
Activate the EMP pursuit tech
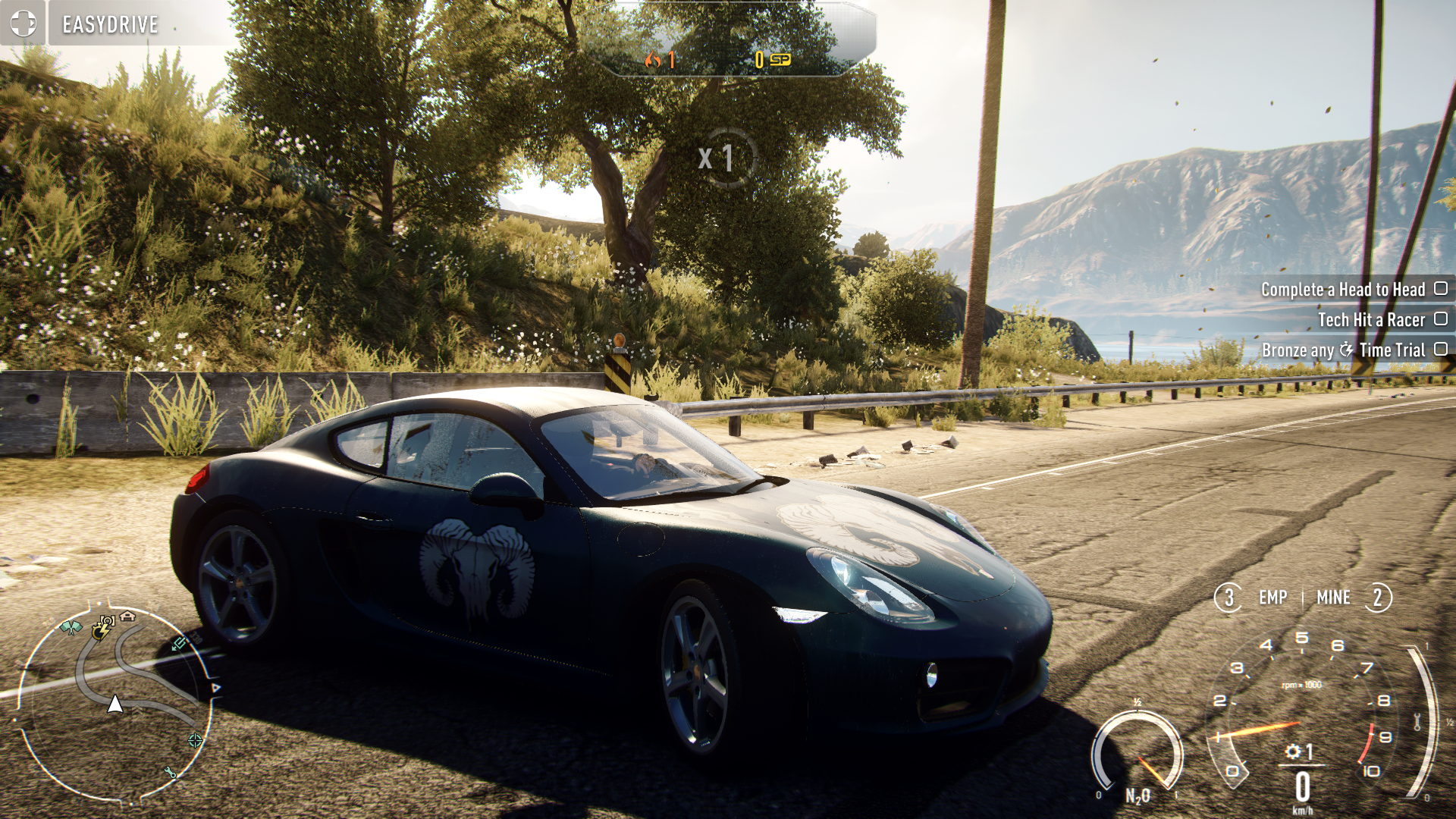(1272, 598)
